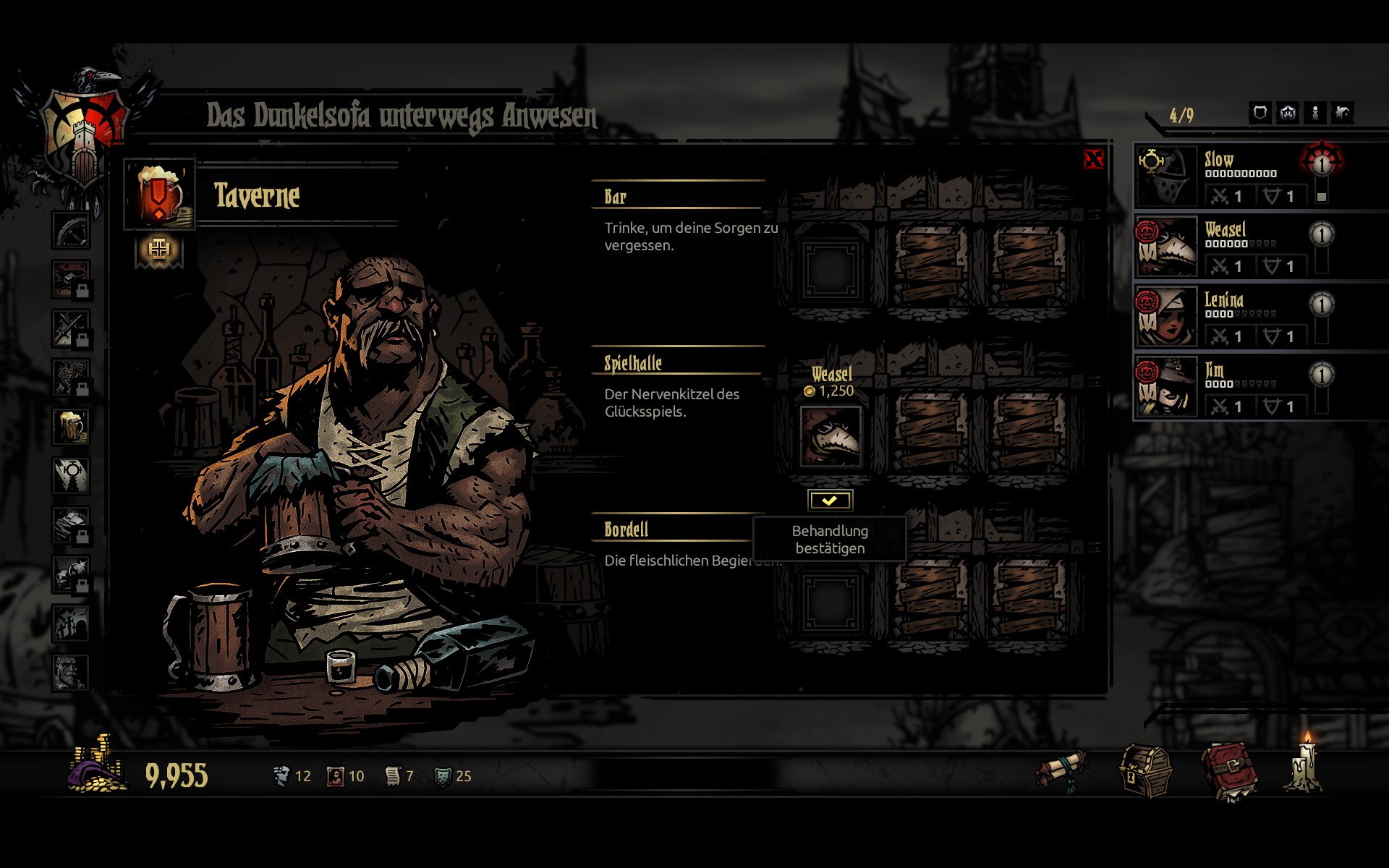
Task: Switch to the tavern beer mug building
Action: tap(71, 427)
